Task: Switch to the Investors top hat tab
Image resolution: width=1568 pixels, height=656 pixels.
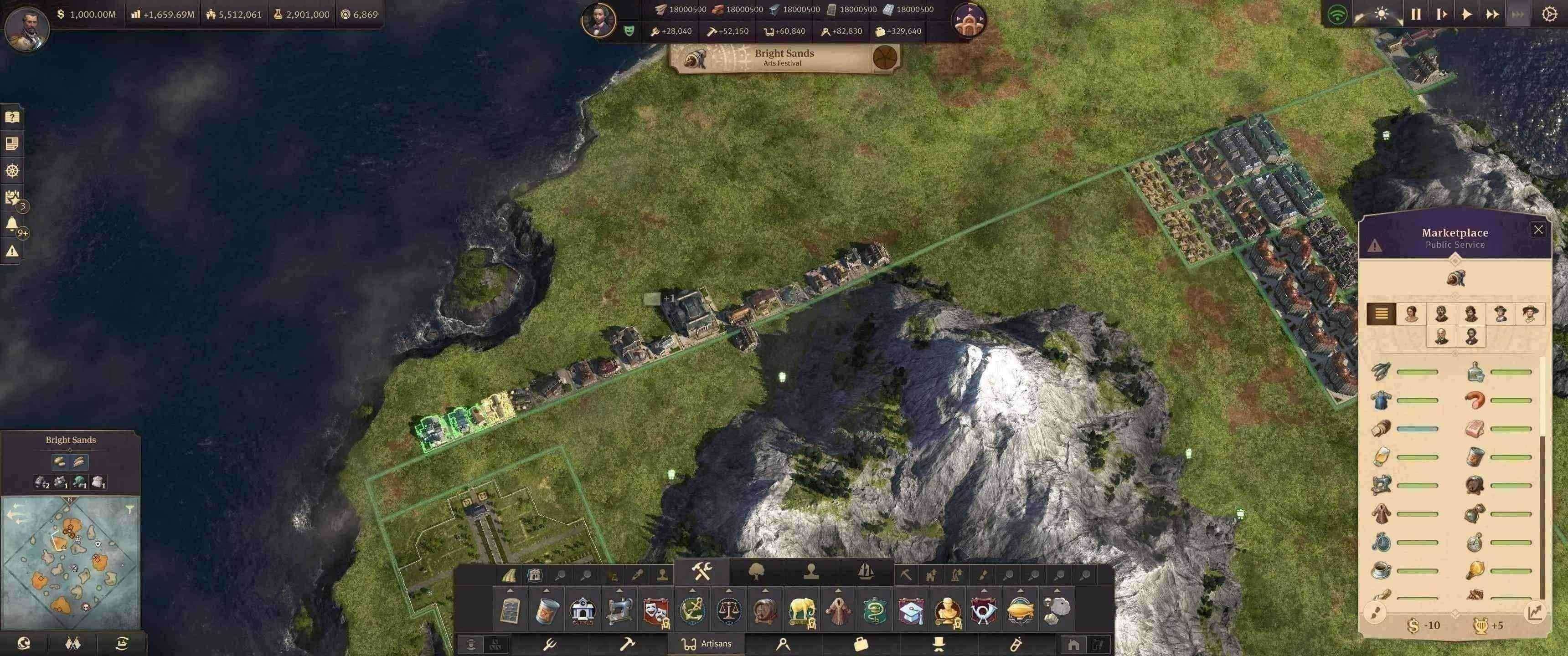Action: tap(939, 644)
